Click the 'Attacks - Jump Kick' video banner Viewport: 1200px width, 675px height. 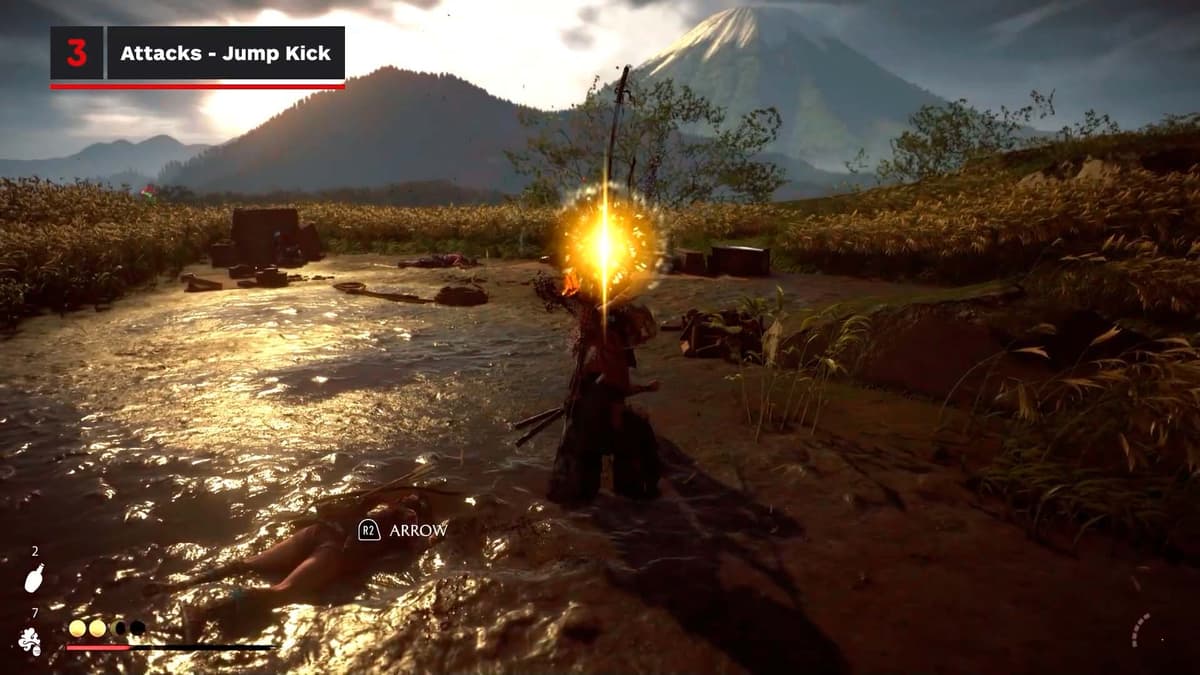[225, 54]
